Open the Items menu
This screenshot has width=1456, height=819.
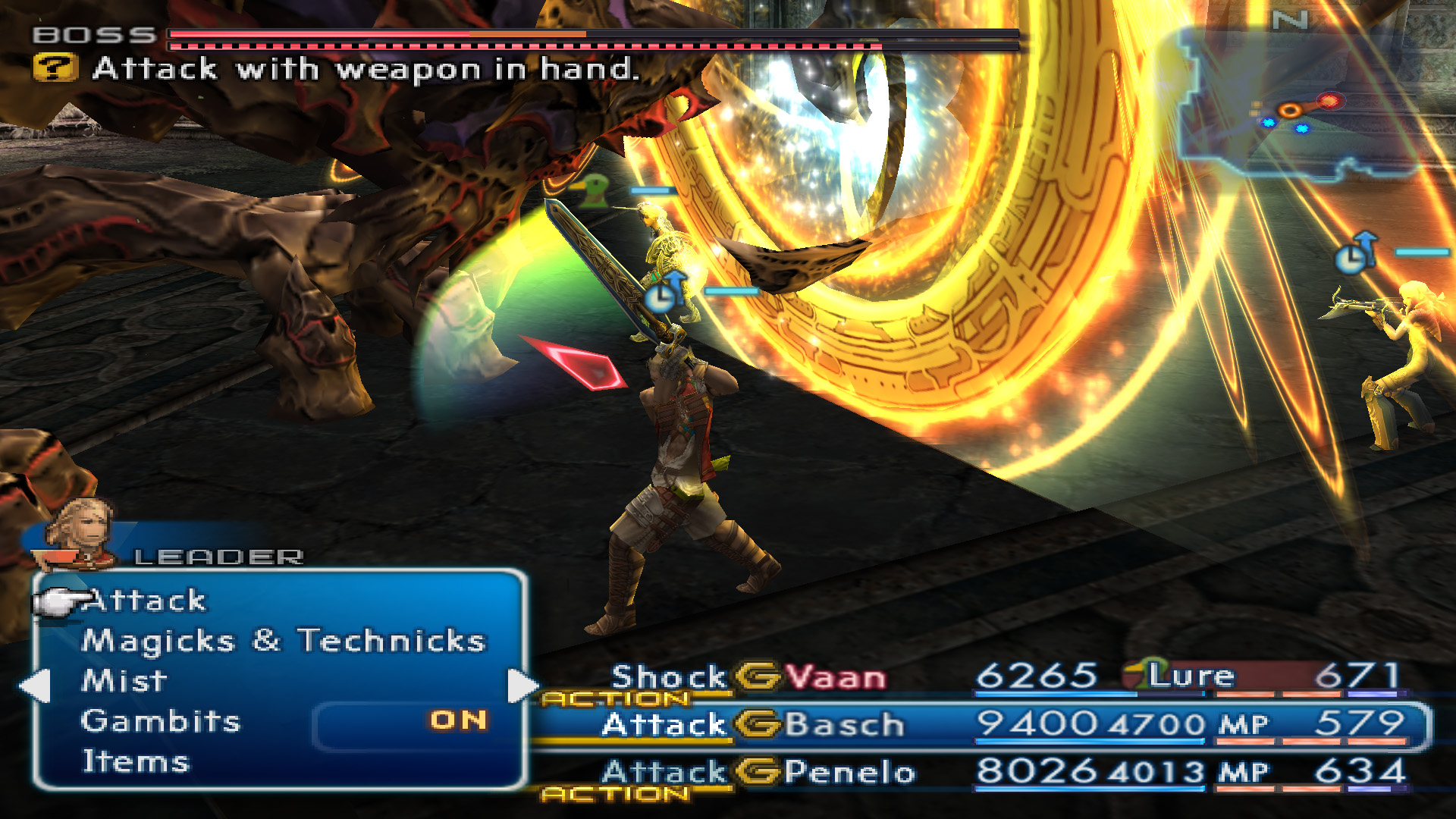[x=135, y=761]
